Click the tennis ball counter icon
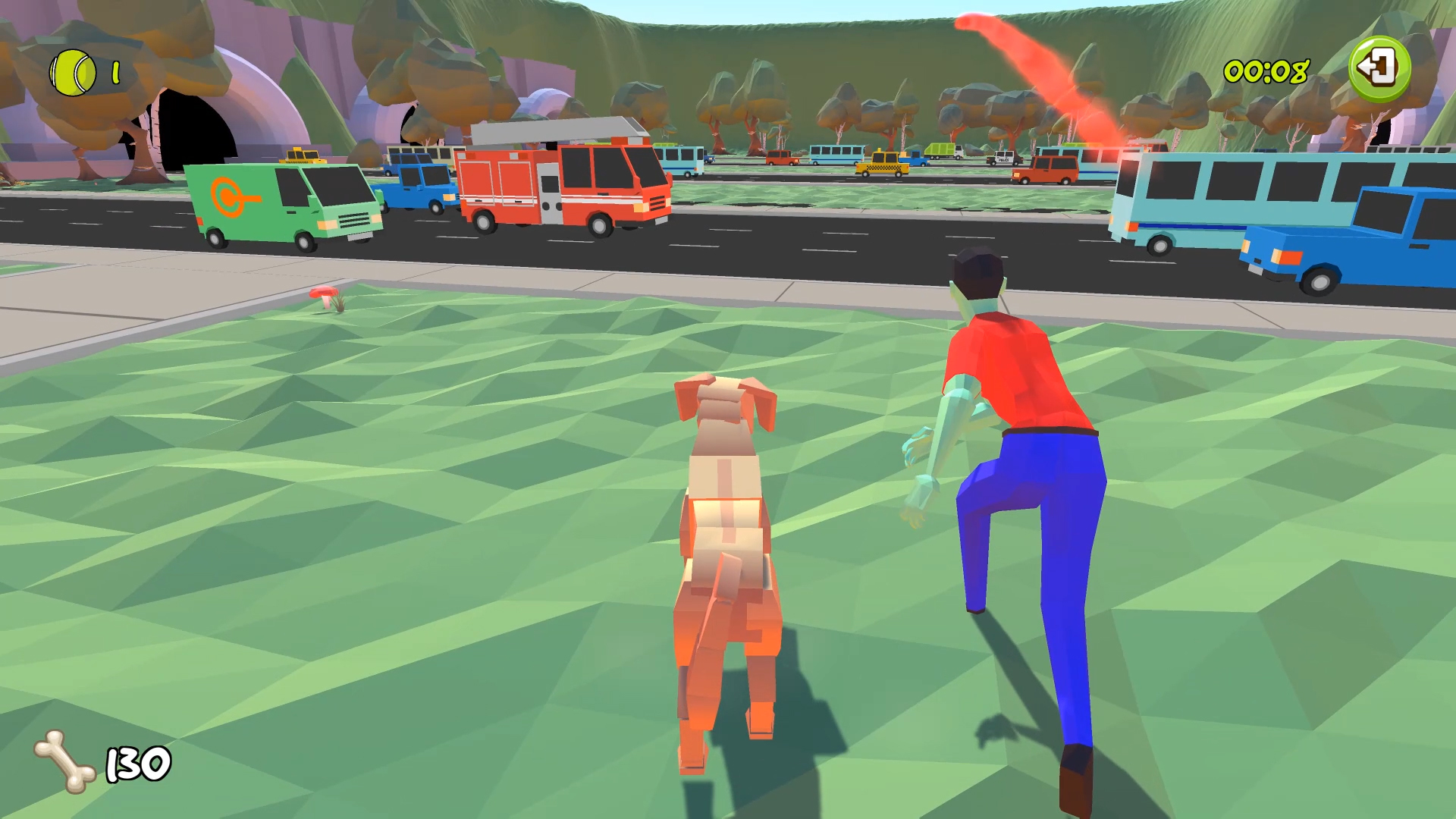The height and width of the screenshot is (819, 1456). (x=72, y=72)
